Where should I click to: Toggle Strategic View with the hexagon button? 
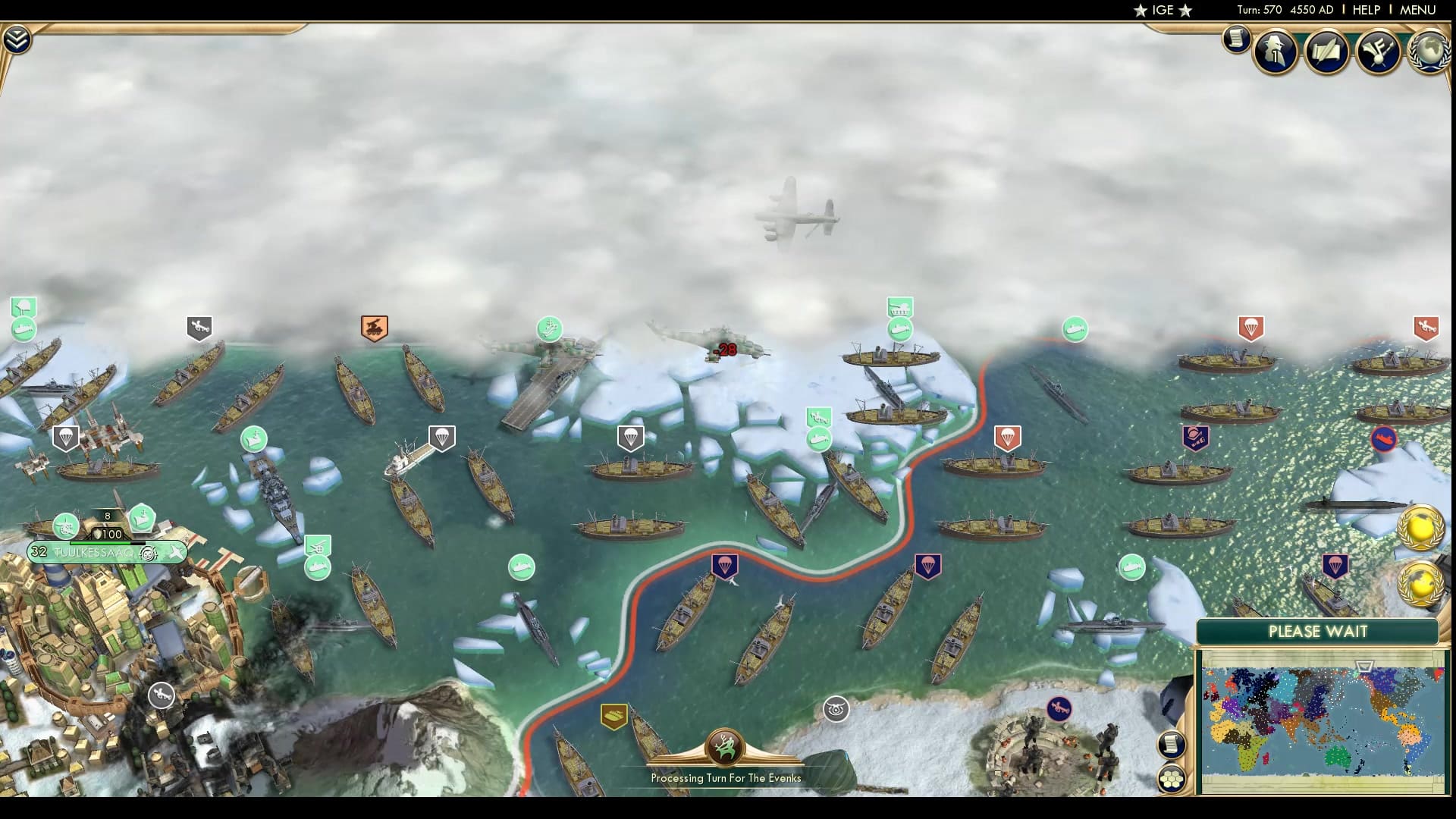coord(1171,777)
